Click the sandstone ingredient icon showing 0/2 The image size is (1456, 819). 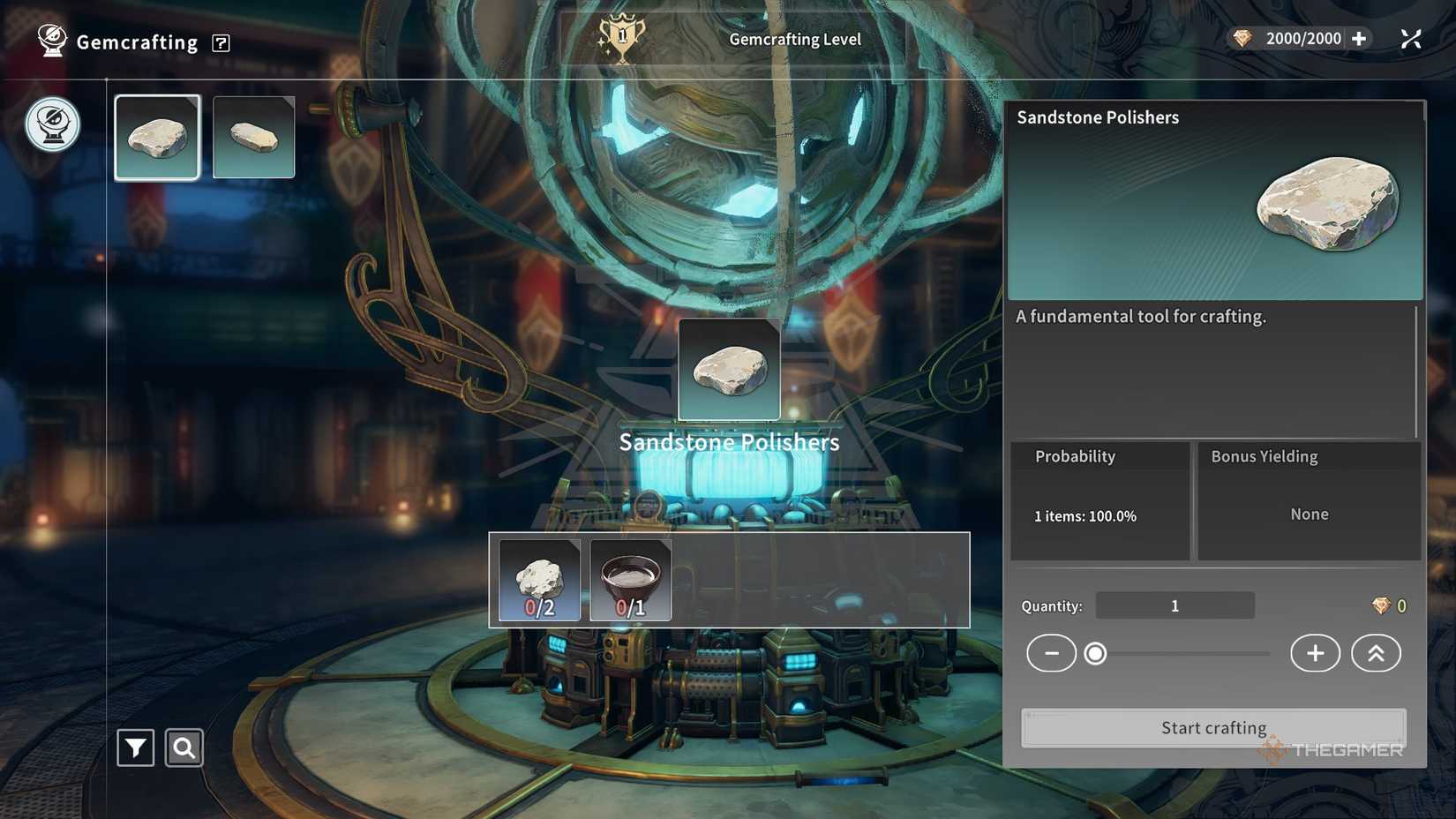click(538, 579)
